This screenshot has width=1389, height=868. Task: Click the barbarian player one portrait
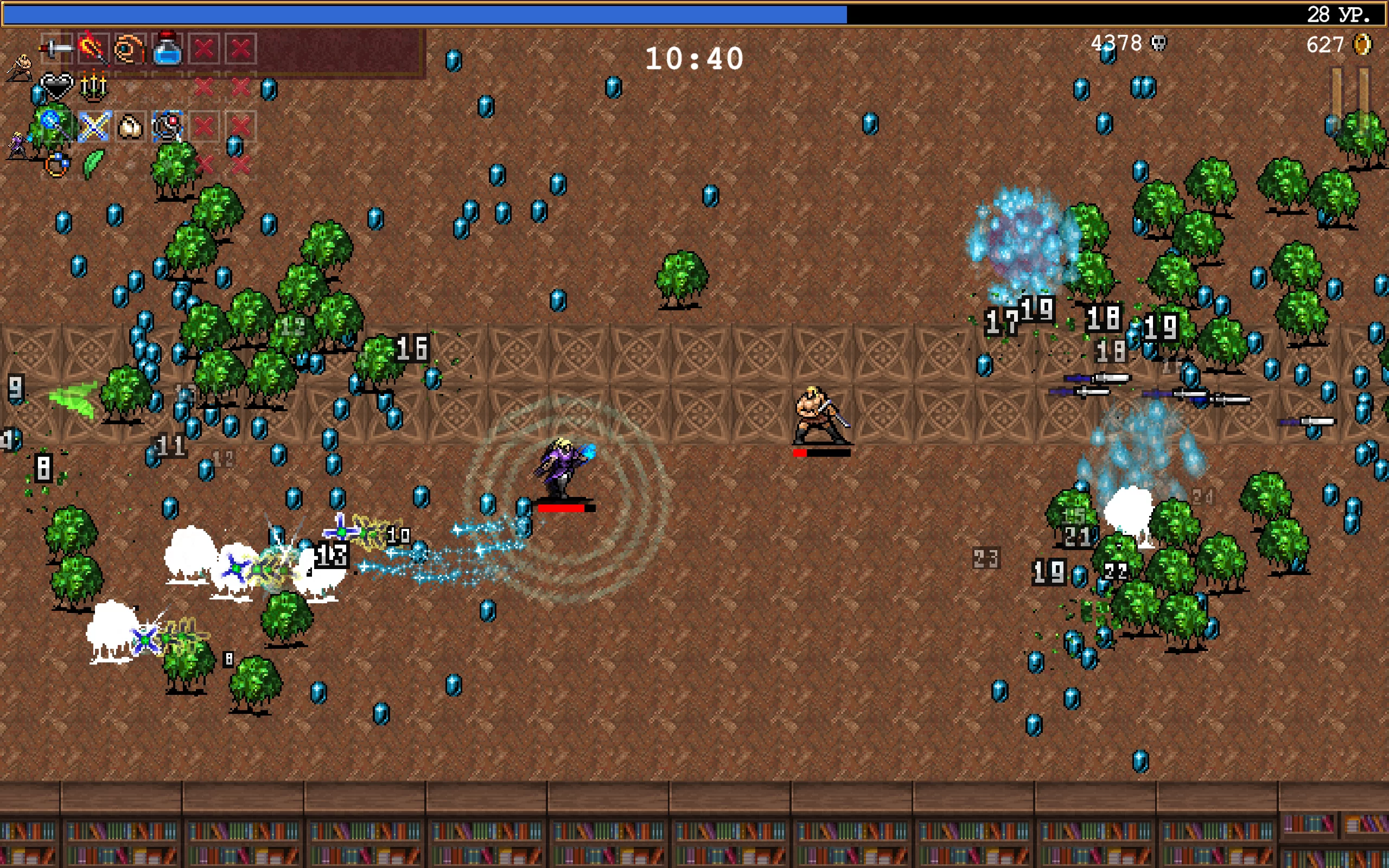pos(20,69)
